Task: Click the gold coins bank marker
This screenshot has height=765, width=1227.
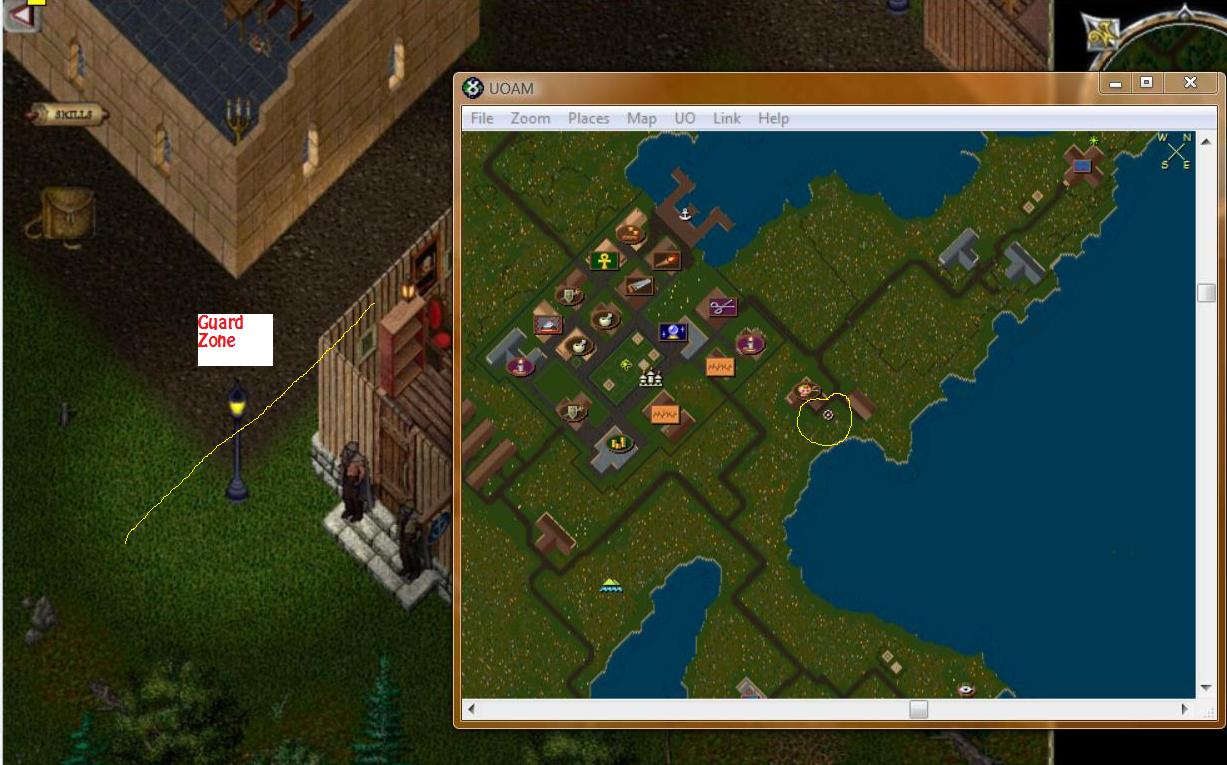Action: 618,442
